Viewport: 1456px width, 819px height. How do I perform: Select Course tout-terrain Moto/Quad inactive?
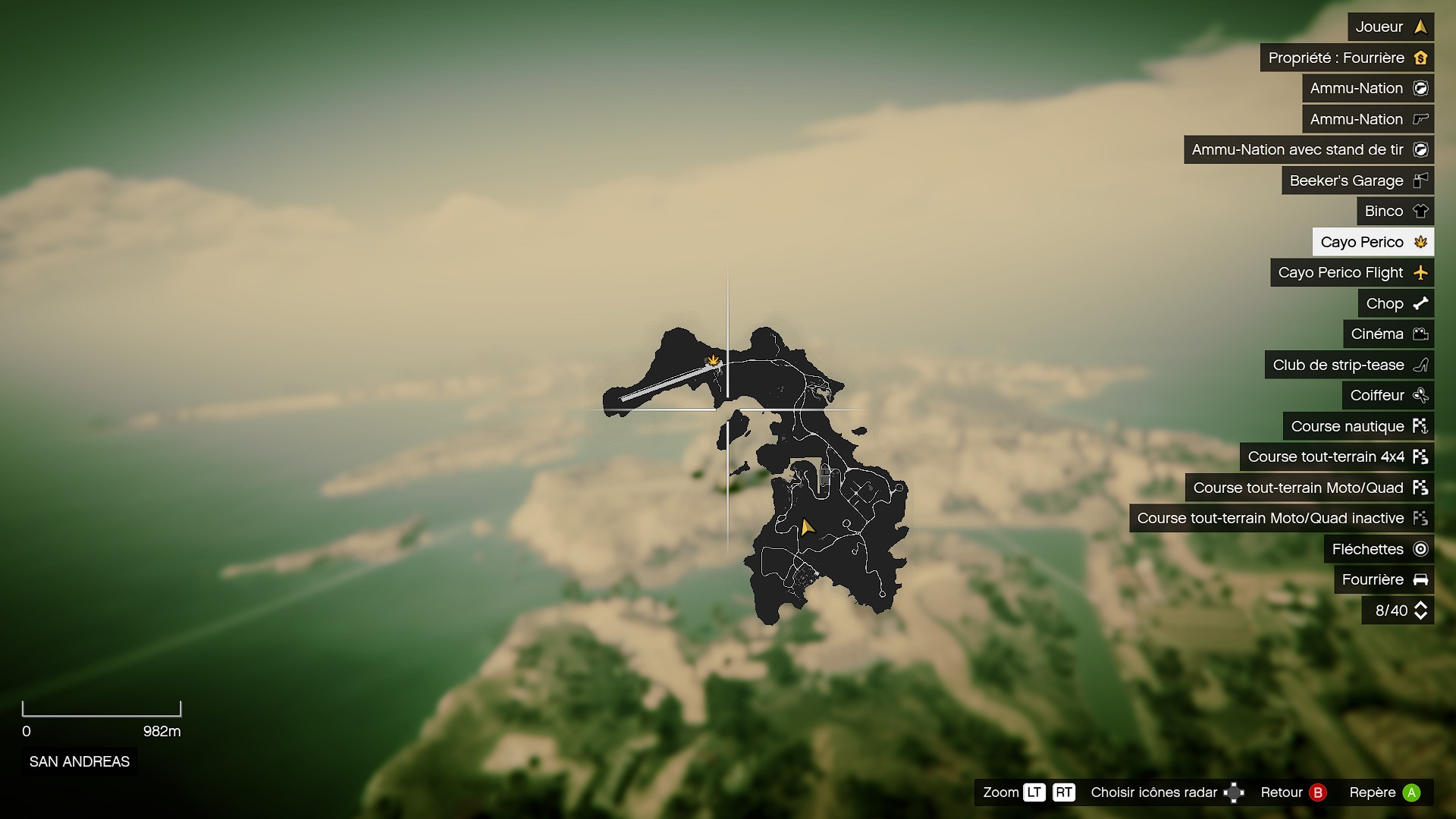tap(1281, 518)
